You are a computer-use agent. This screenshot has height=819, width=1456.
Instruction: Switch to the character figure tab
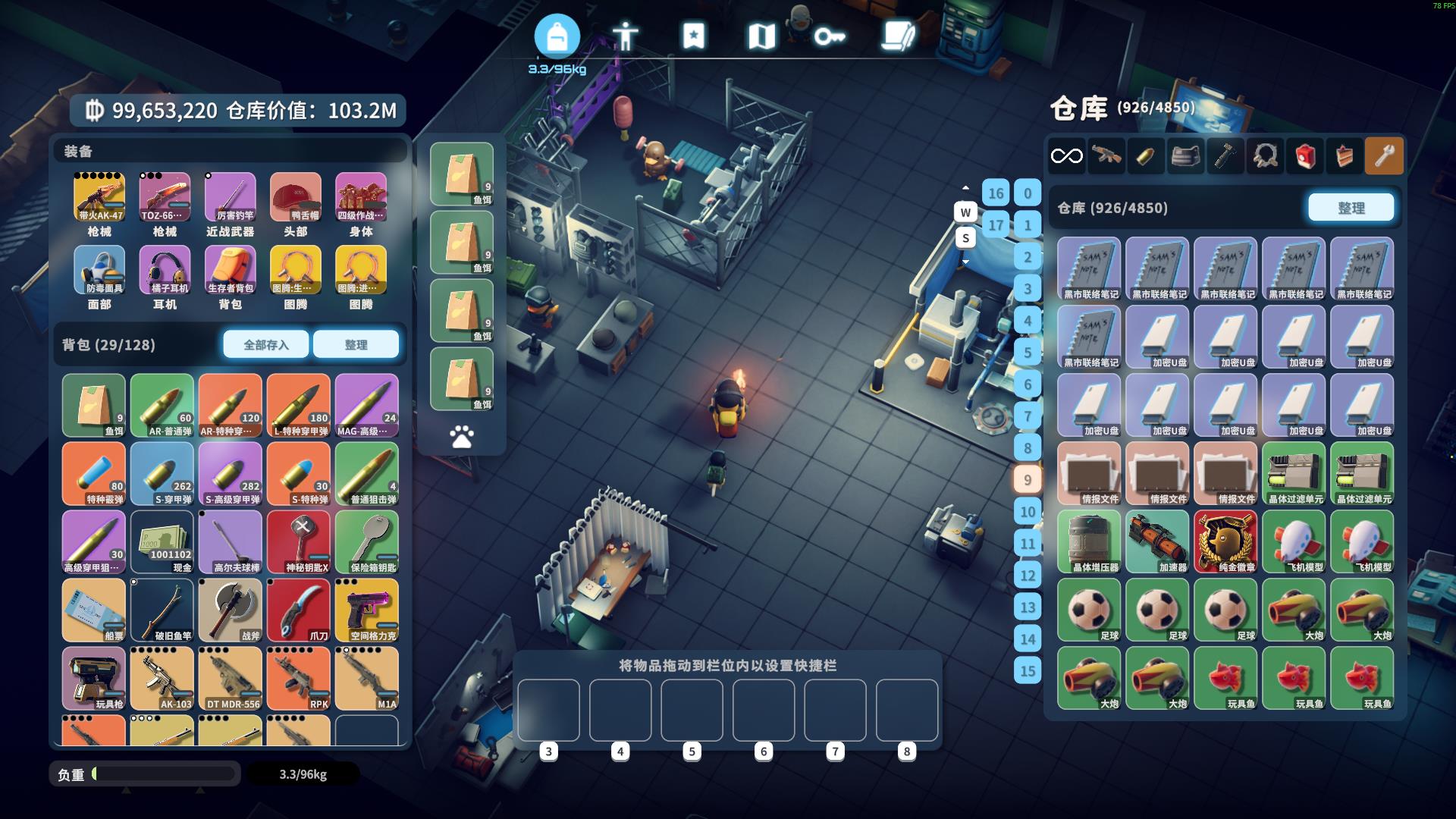625,36
